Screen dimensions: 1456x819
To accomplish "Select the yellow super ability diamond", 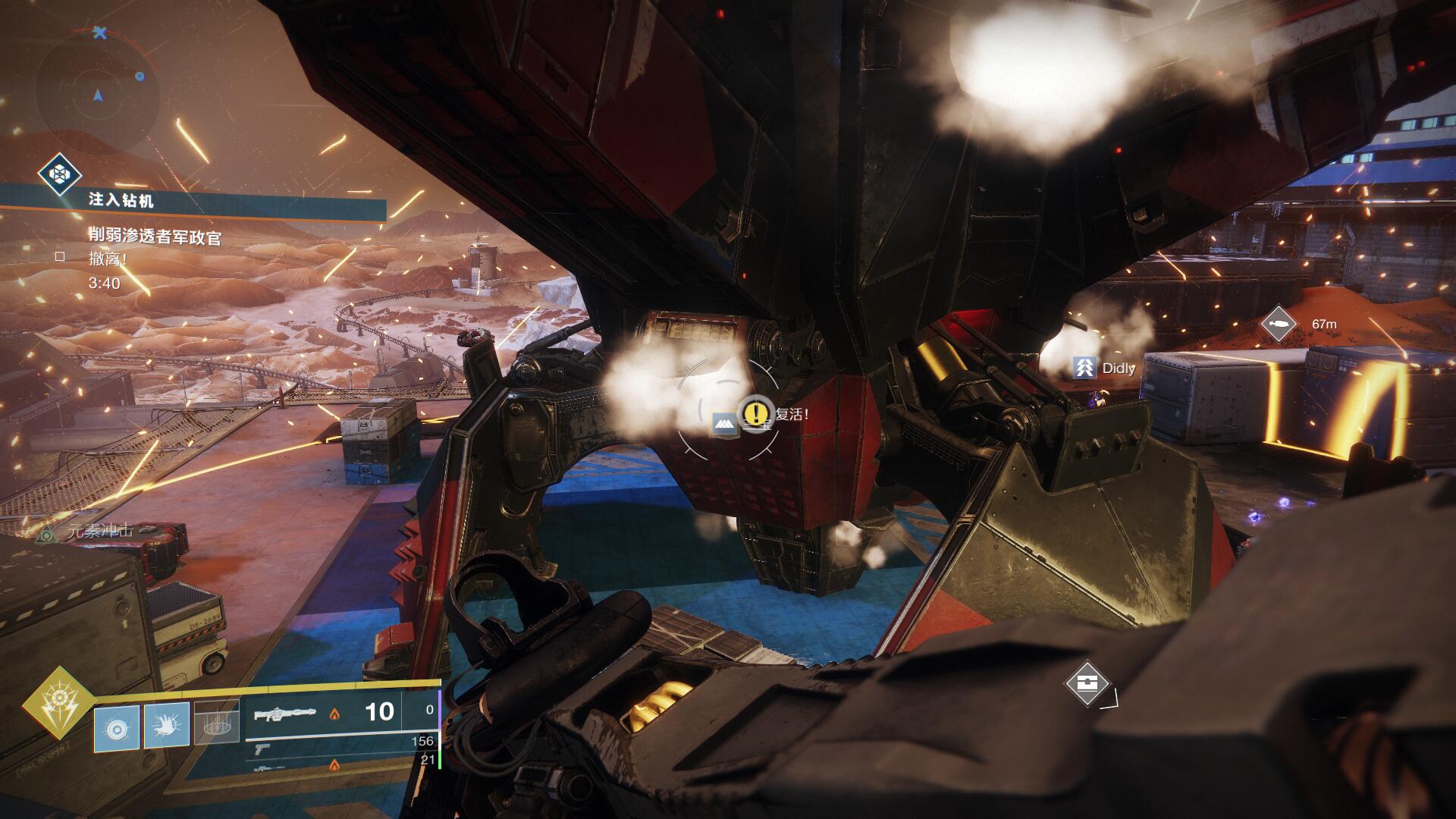I will coord(58,702).
